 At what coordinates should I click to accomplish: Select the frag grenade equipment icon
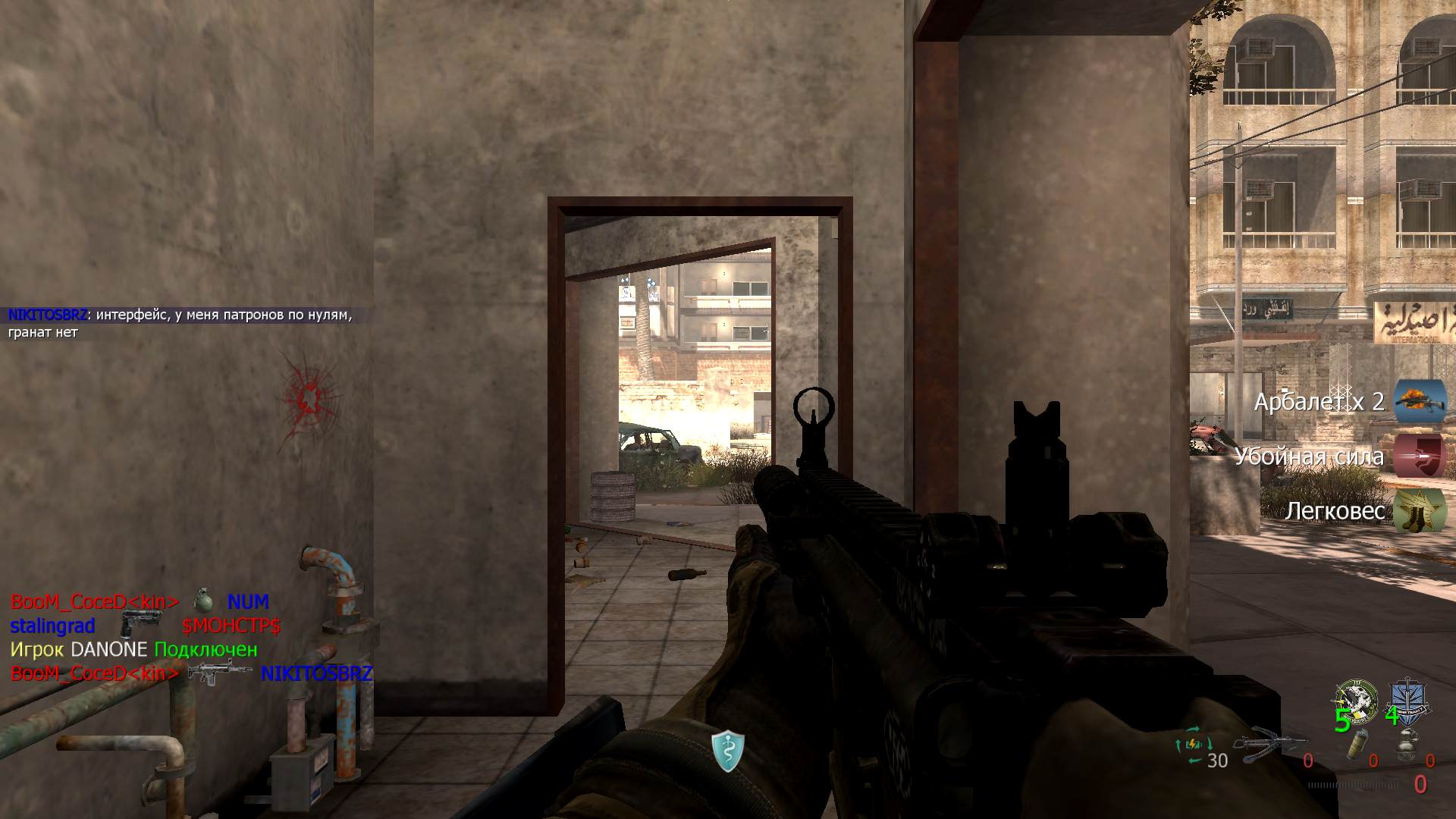(x=1407, y=743)
